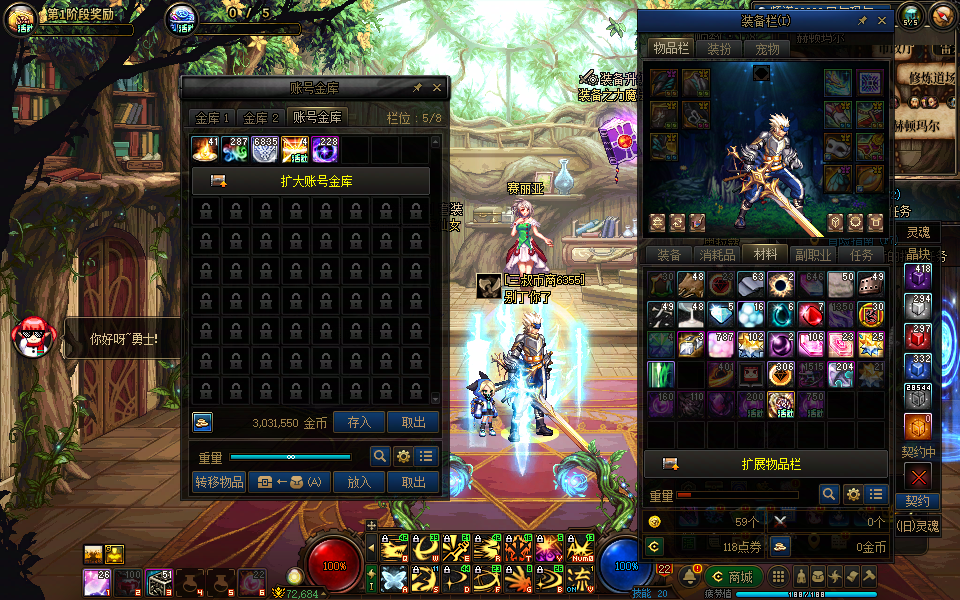Image resolution: width=960 pixels, height=600 pixels.
Task: Click the inventory magnifying glass search button
Action: 829,494
